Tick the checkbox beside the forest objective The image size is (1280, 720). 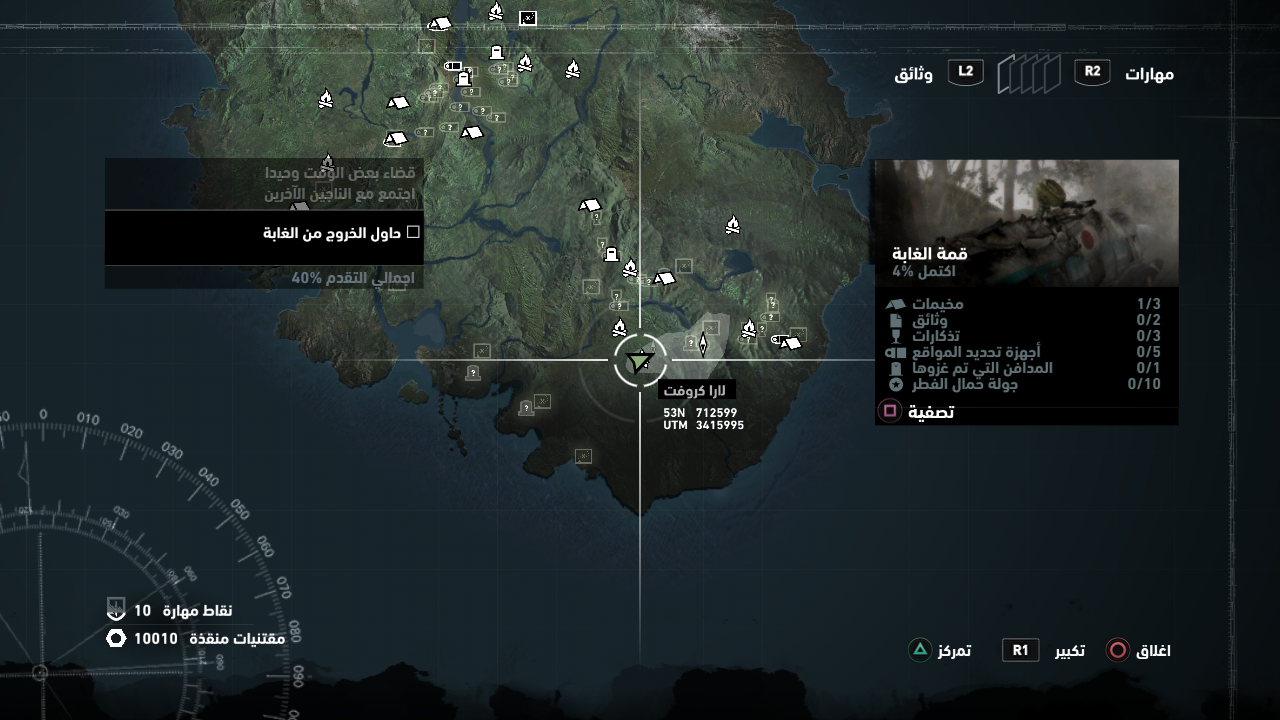pyautogui.click(x=413, y=233)
